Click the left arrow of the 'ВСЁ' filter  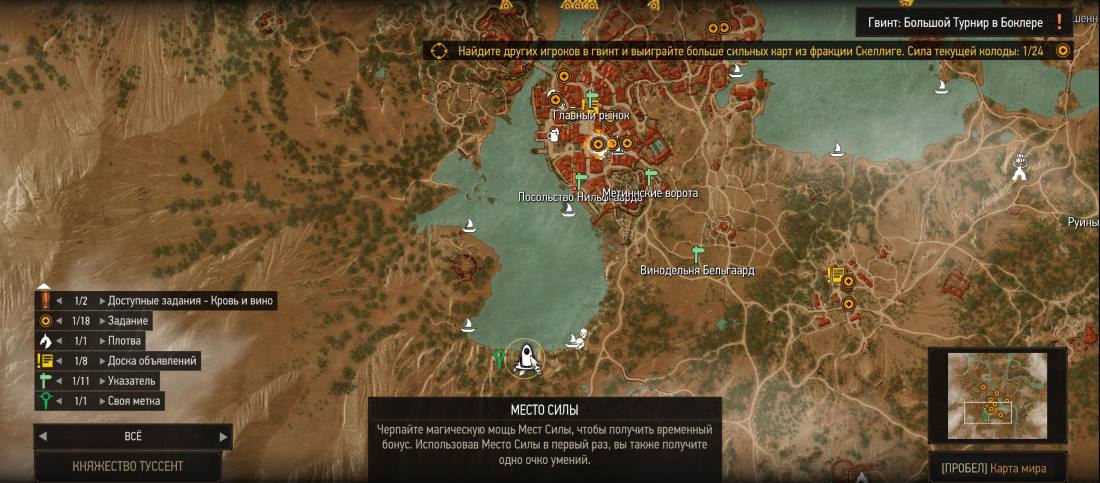[x=42, y=436]
